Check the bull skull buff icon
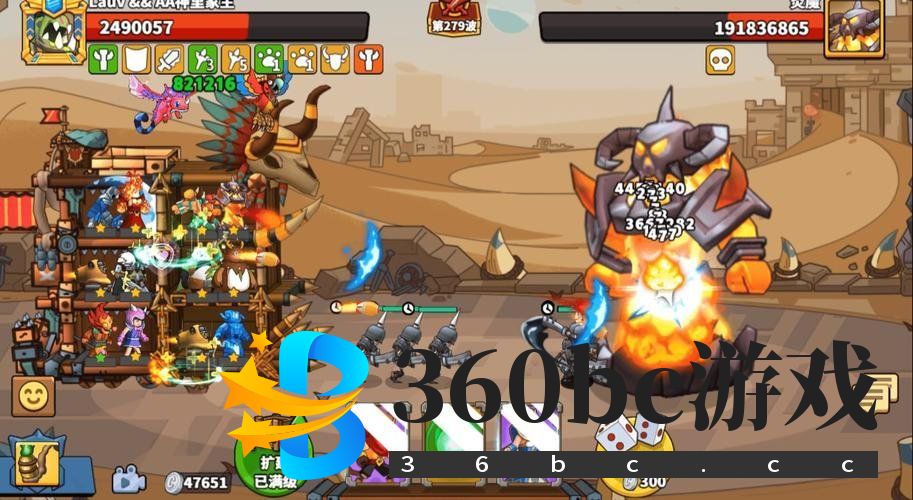The width and height of the screenshot is (913, 500). tap(335, 60)
